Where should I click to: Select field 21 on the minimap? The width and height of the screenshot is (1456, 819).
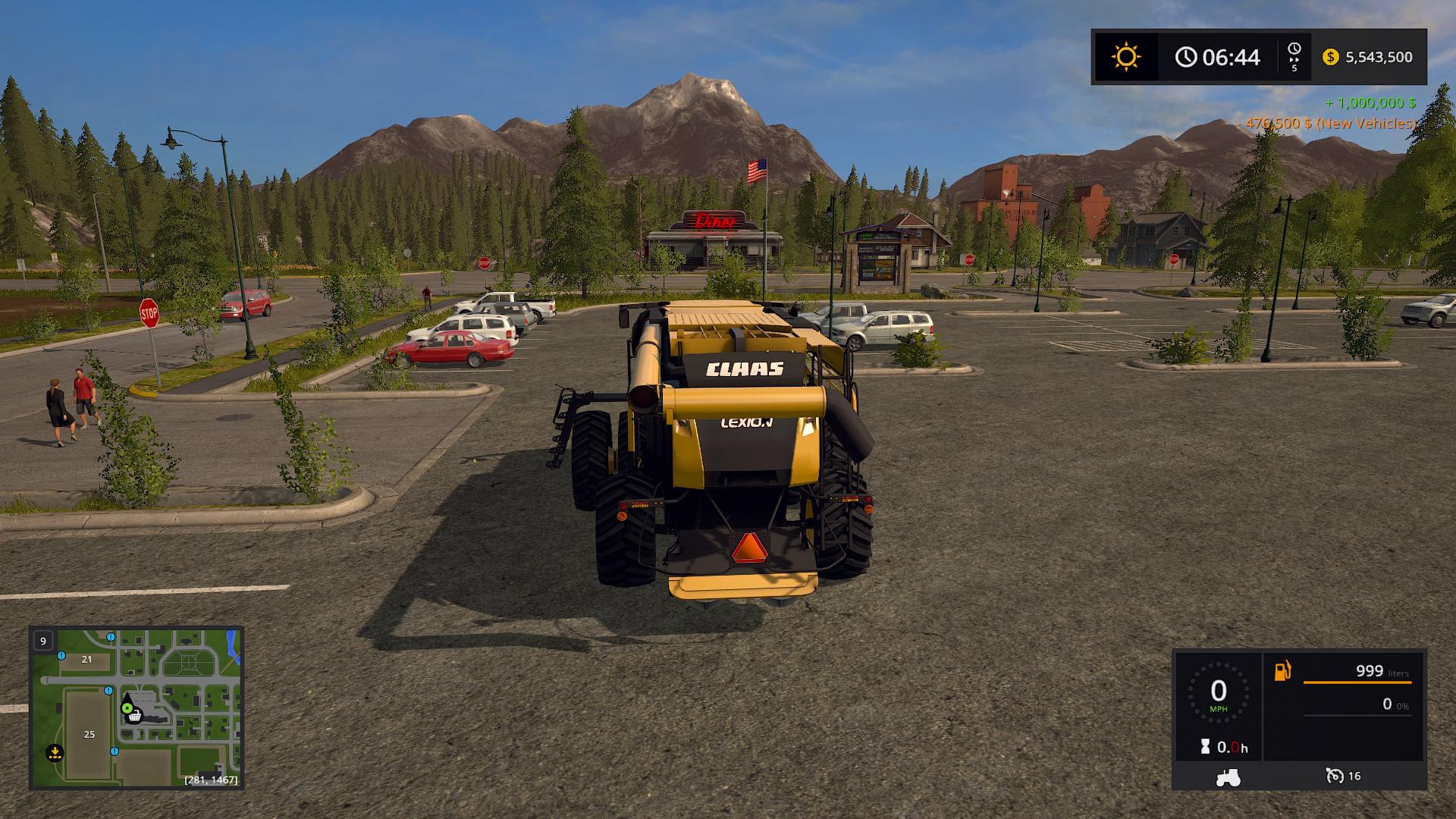(x=86, y=659)
